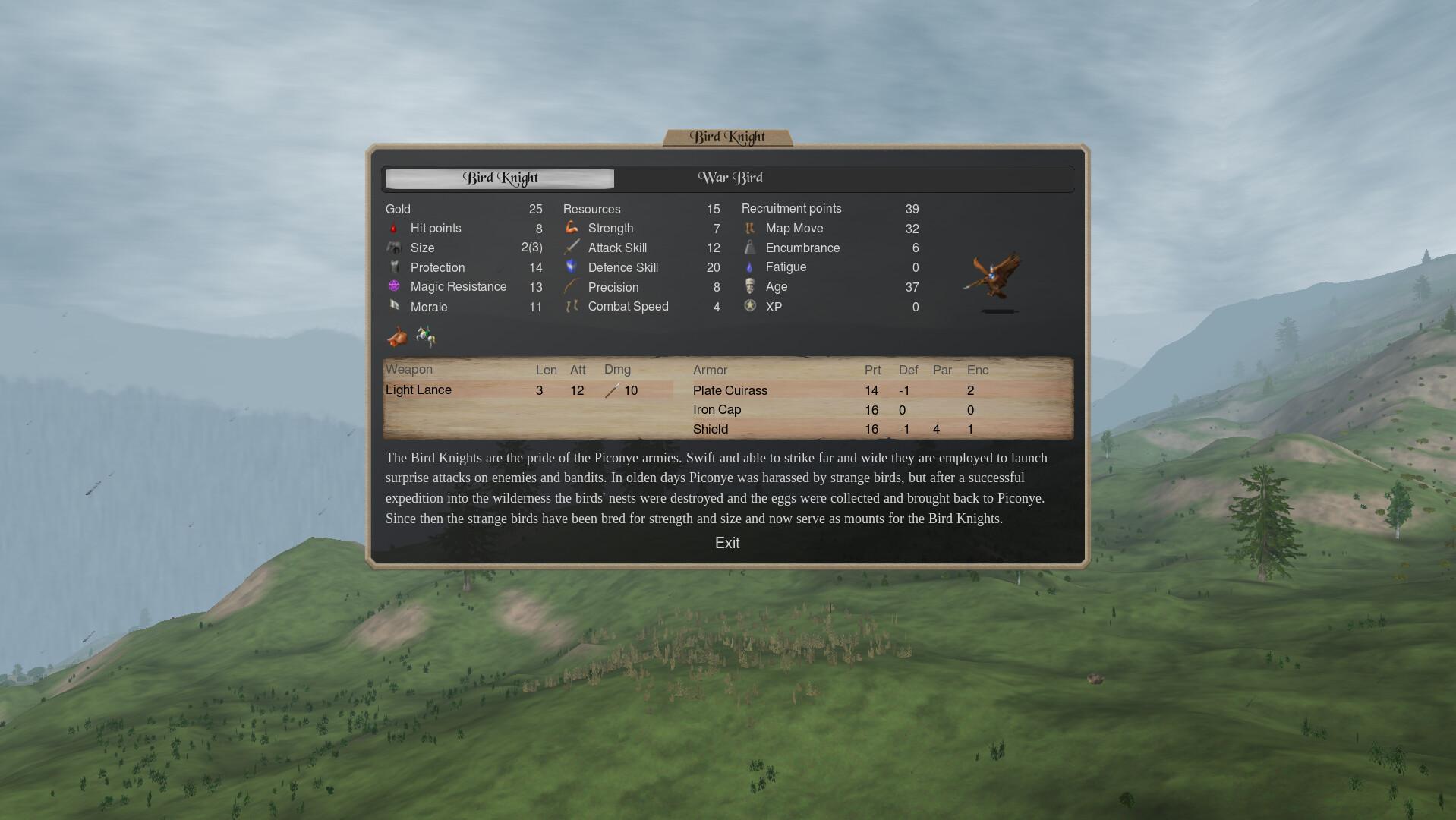Click the XP star icon
1456x820 pixels.
(x=749, y=307)
